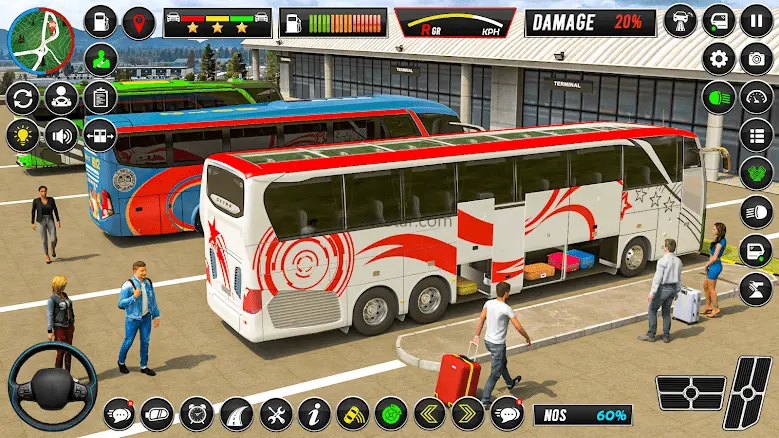
Task: Sound the horn speaker button
Action: 62,135
